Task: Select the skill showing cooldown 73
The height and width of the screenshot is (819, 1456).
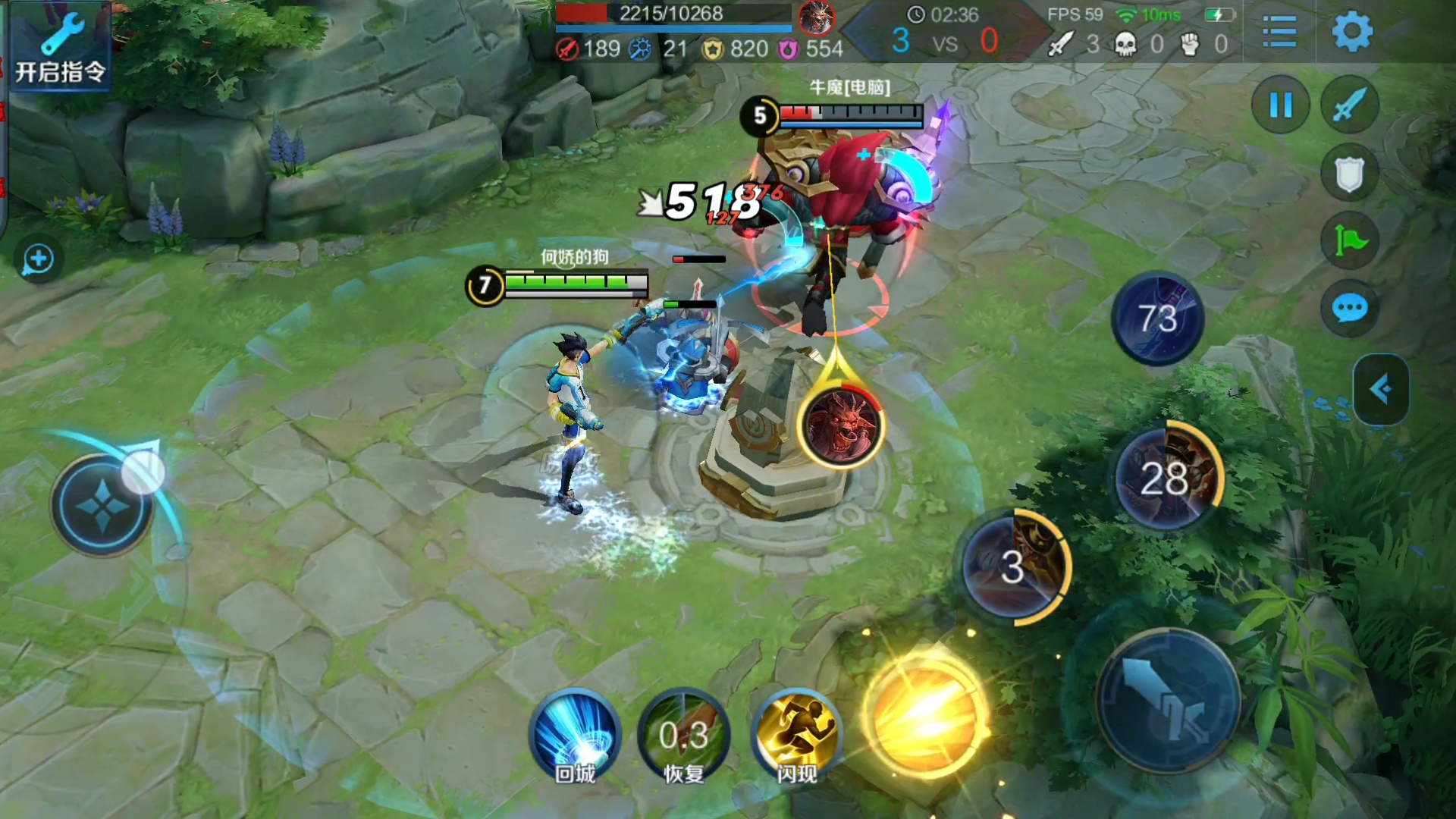Action: click(1157, 318)
